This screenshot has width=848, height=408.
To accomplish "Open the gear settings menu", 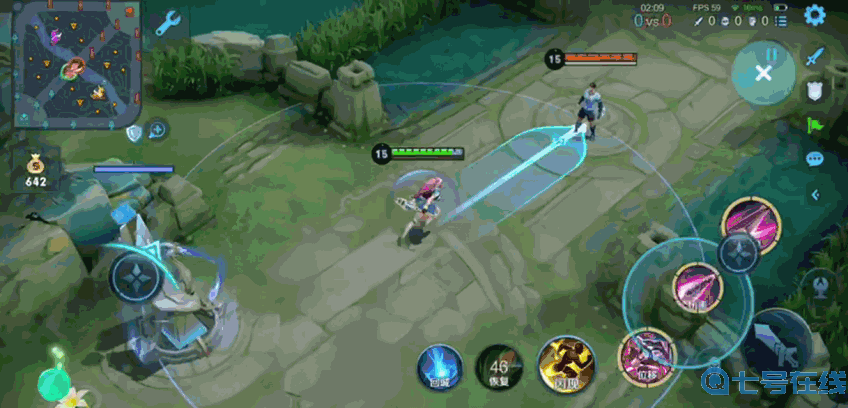I will [815, 15].
